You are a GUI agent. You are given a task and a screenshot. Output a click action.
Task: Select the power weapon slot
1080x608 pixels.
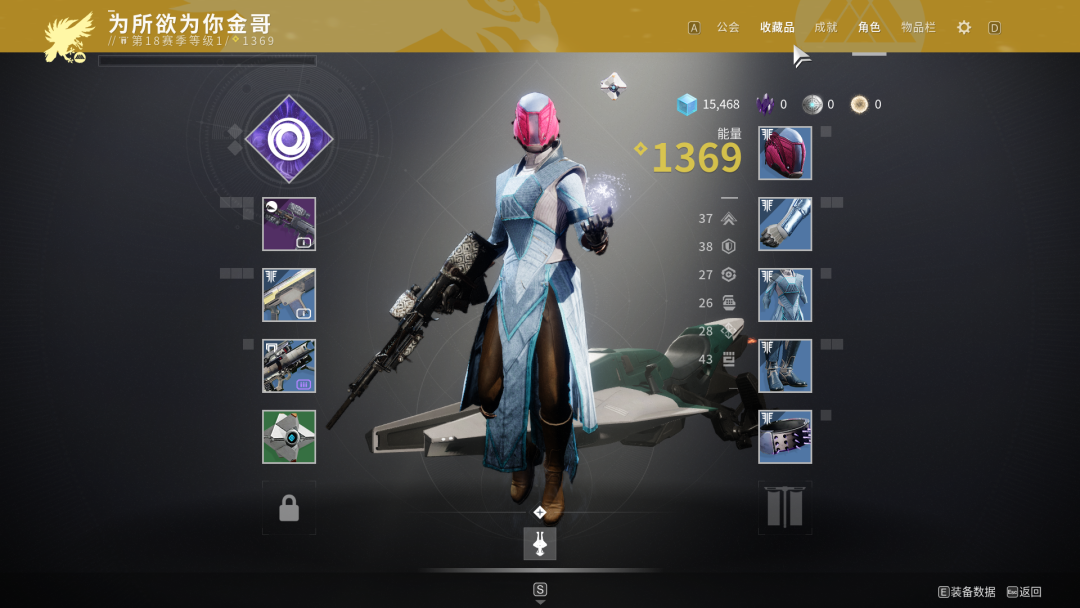click(x=289, y=366)
